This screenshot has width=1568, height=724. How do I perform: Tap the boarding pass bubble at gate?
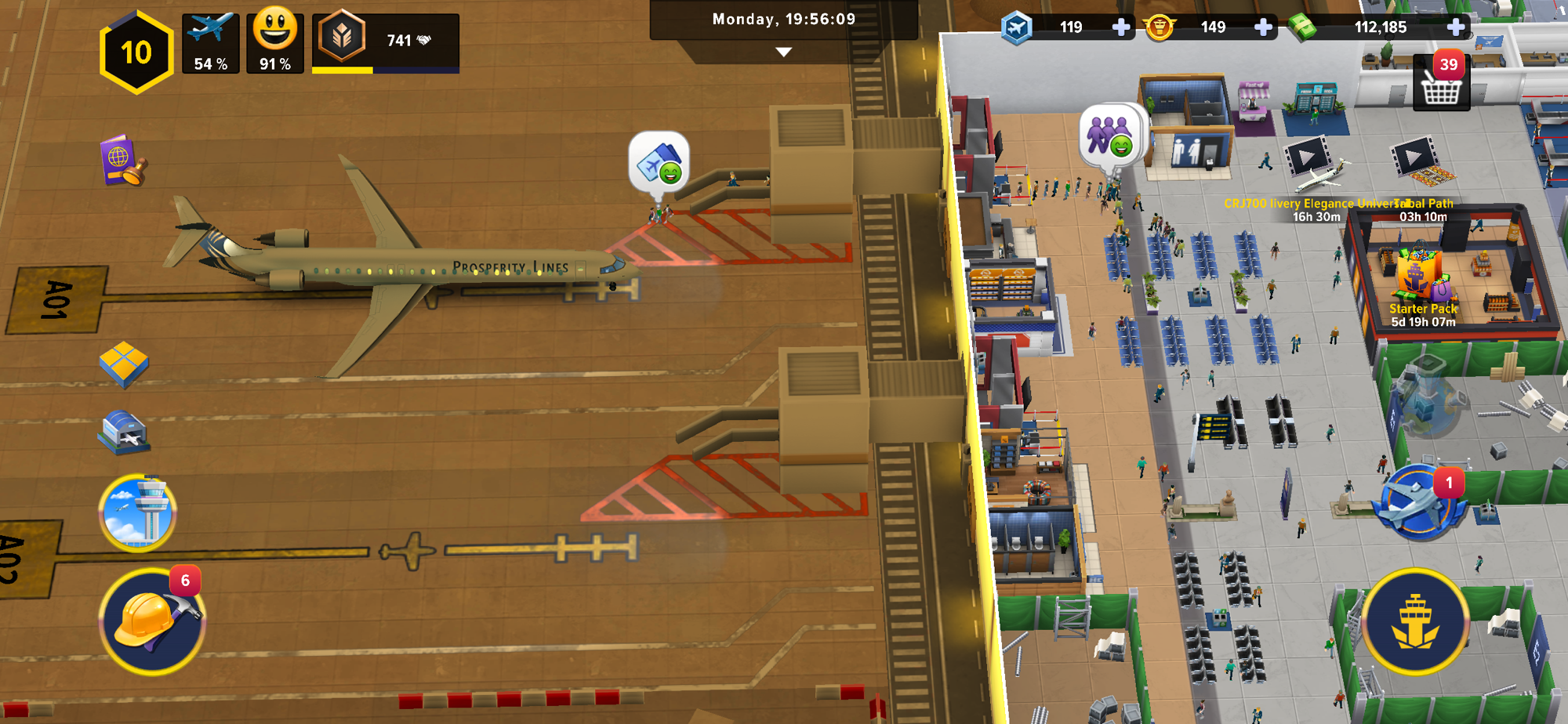[659, 161]
